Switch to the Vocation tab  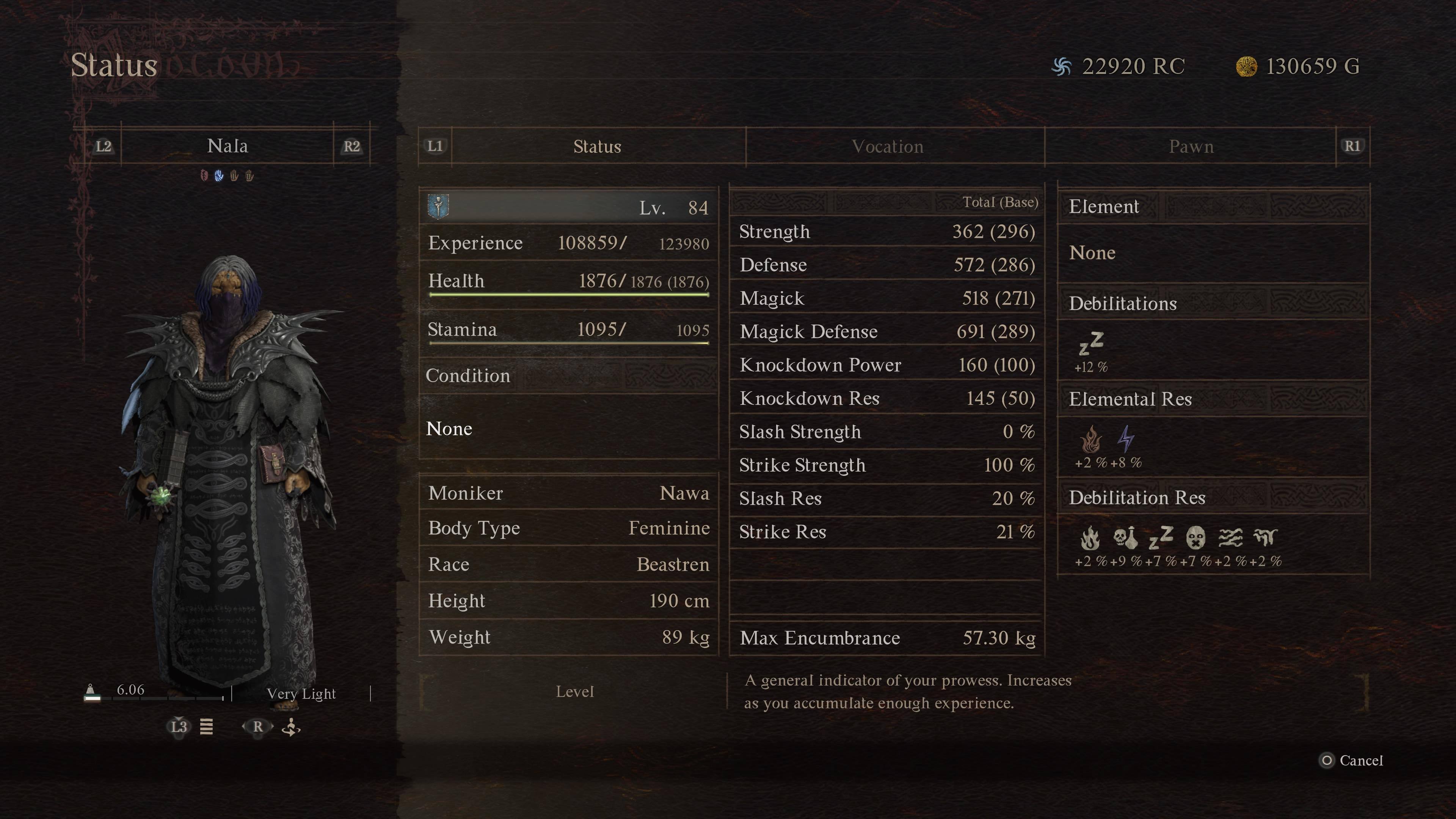(887, 147)
